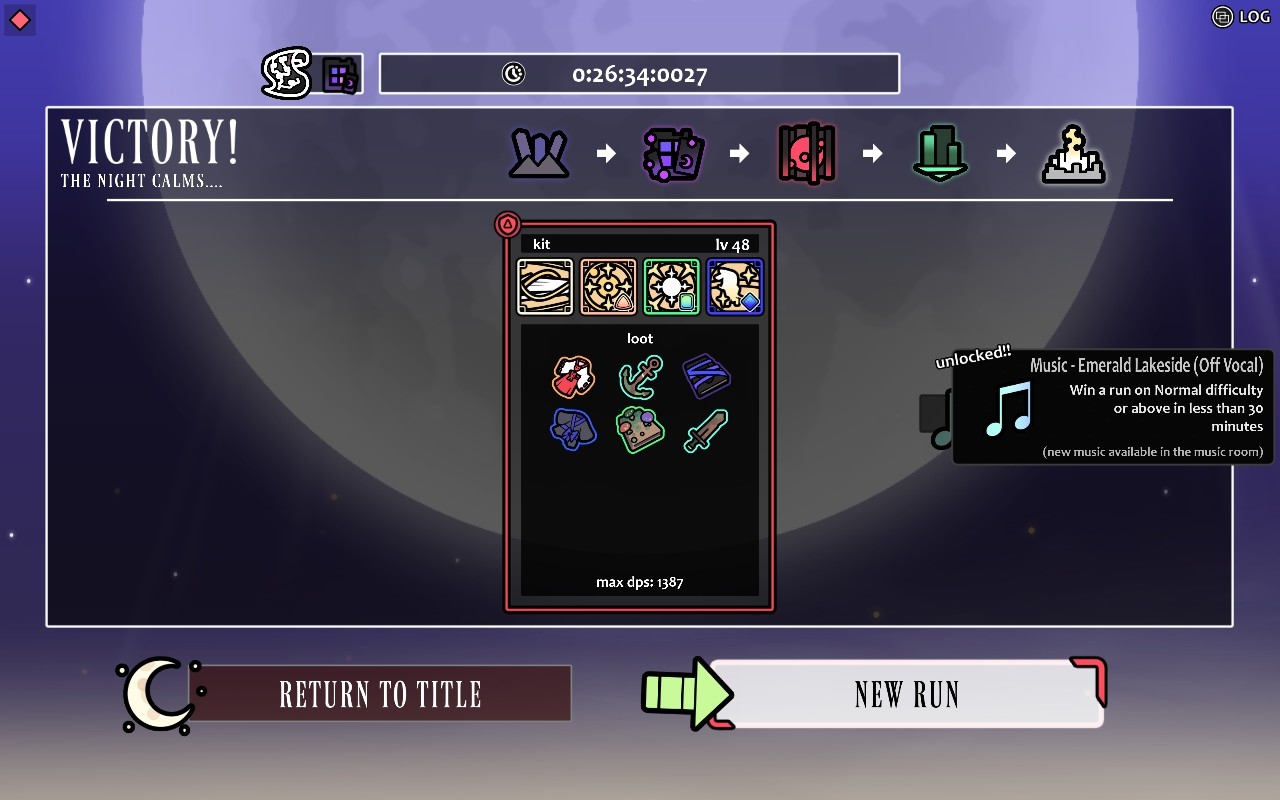Select the anchor loot item

coord(640,378)
